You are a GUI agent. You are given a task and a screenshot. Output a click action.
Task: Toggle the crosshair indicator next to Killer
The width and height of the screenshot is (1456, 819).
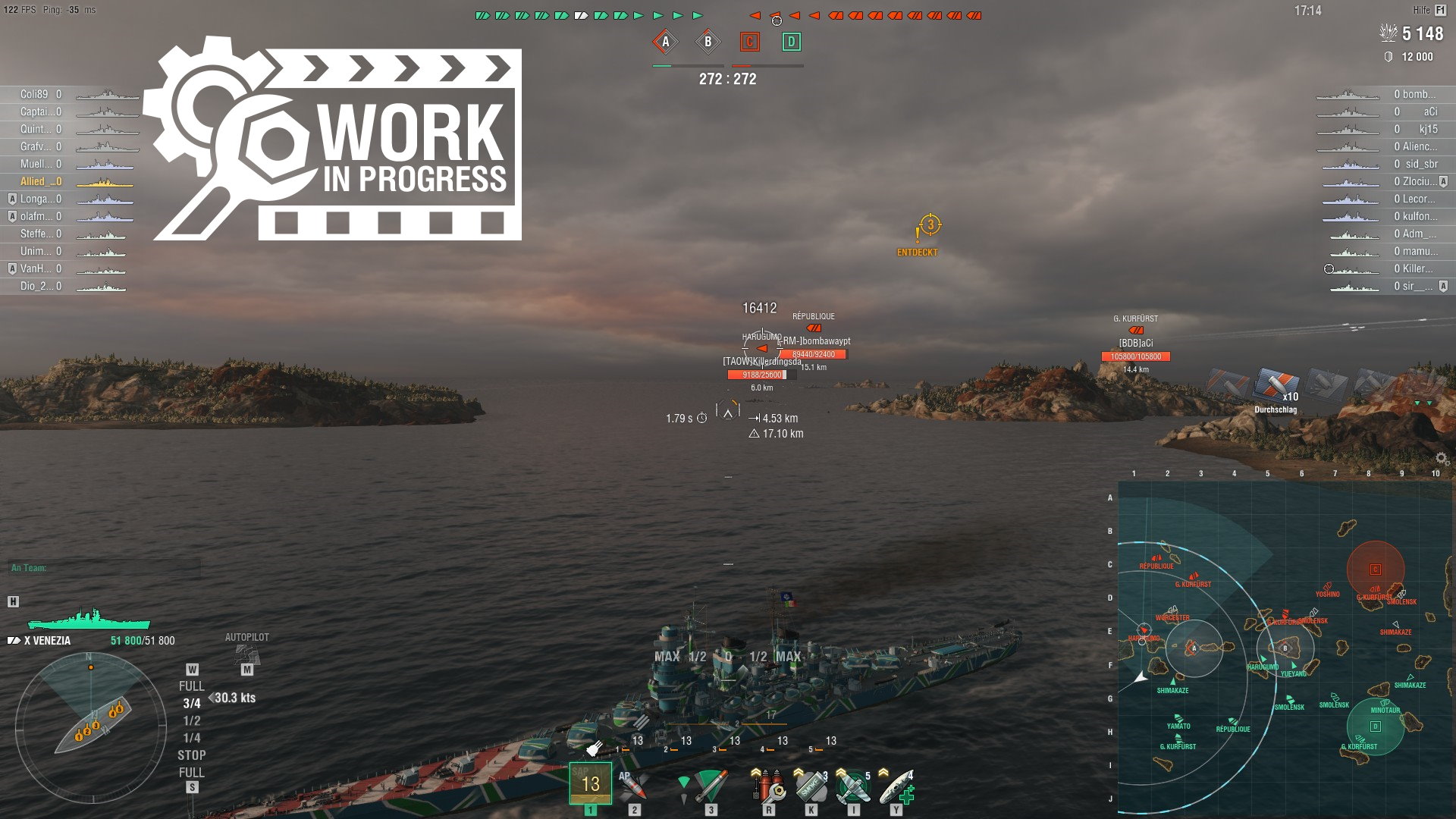tap(1329, 269)
